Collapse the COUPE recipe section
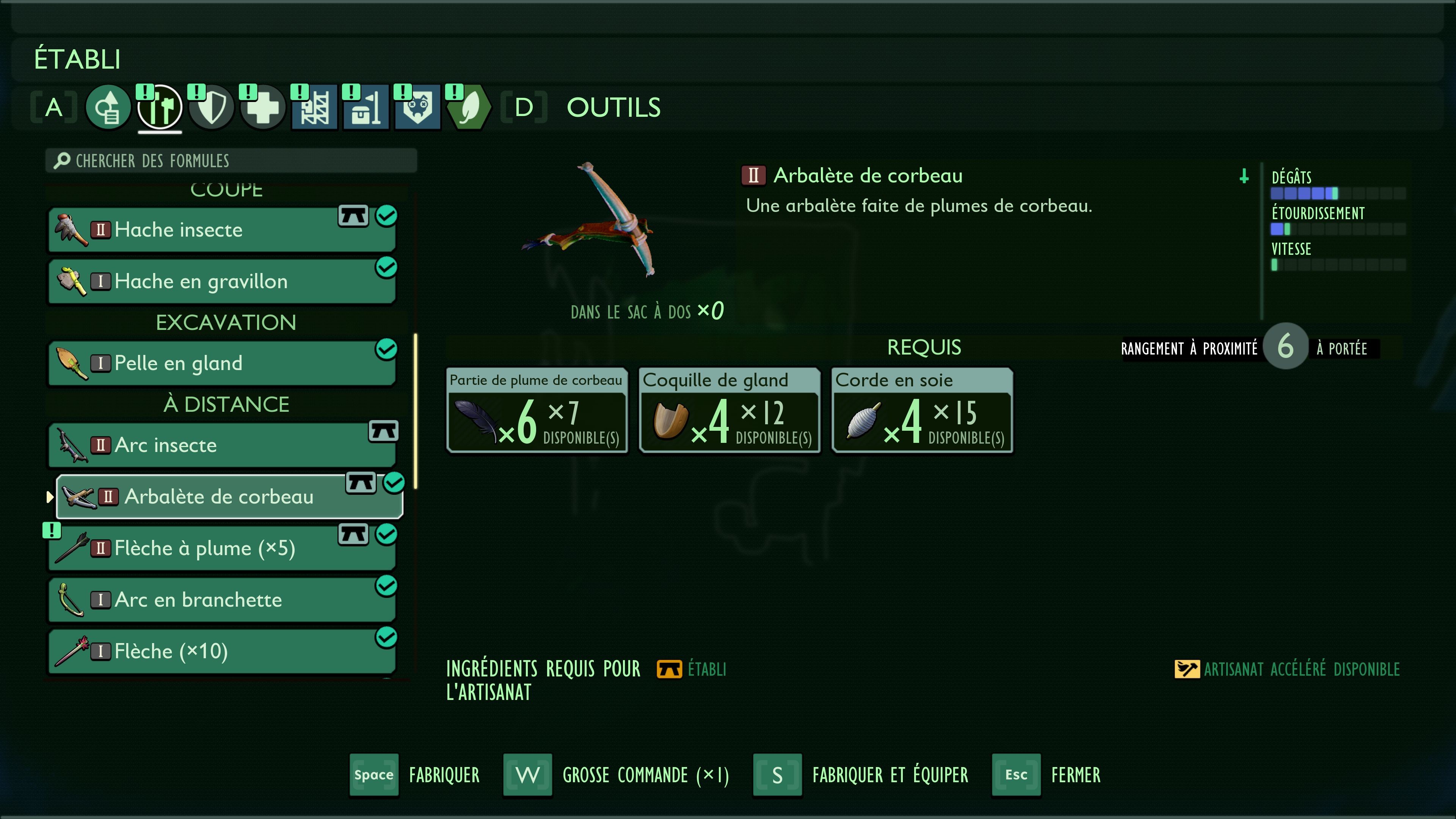The width and height of the screenshot is (1456, 819). click(x=226, y=189)
